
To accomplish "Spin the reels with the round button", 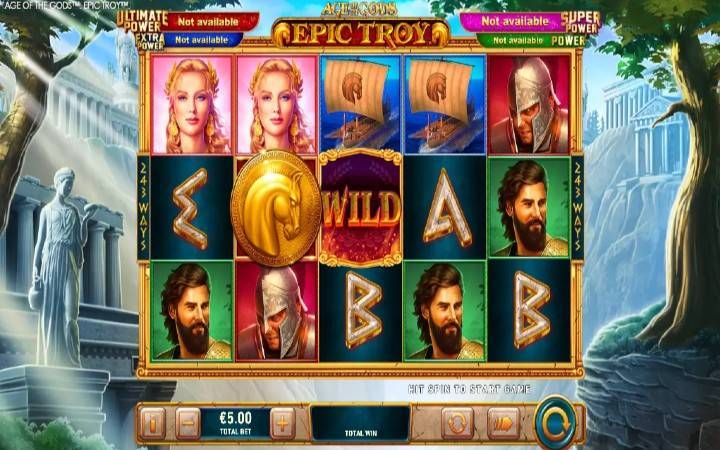I will (x=555, y=421).
